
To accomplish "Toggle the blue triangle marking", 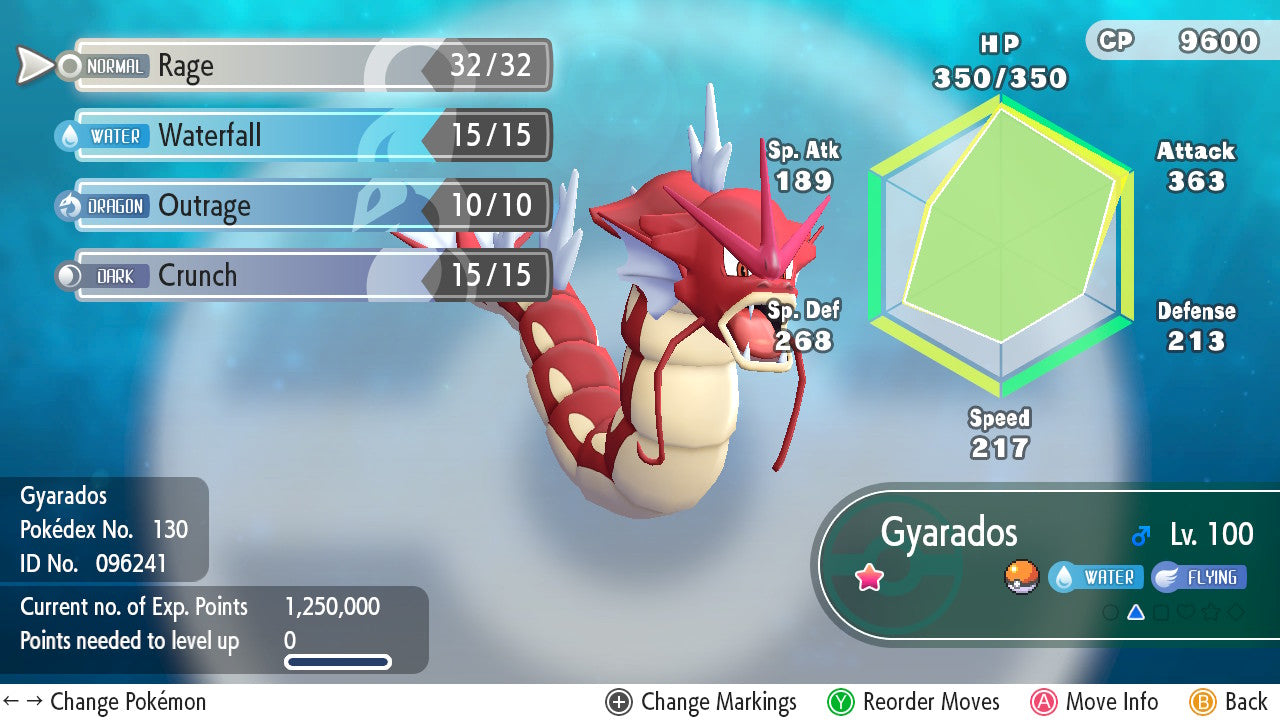I will (1135, 612).
